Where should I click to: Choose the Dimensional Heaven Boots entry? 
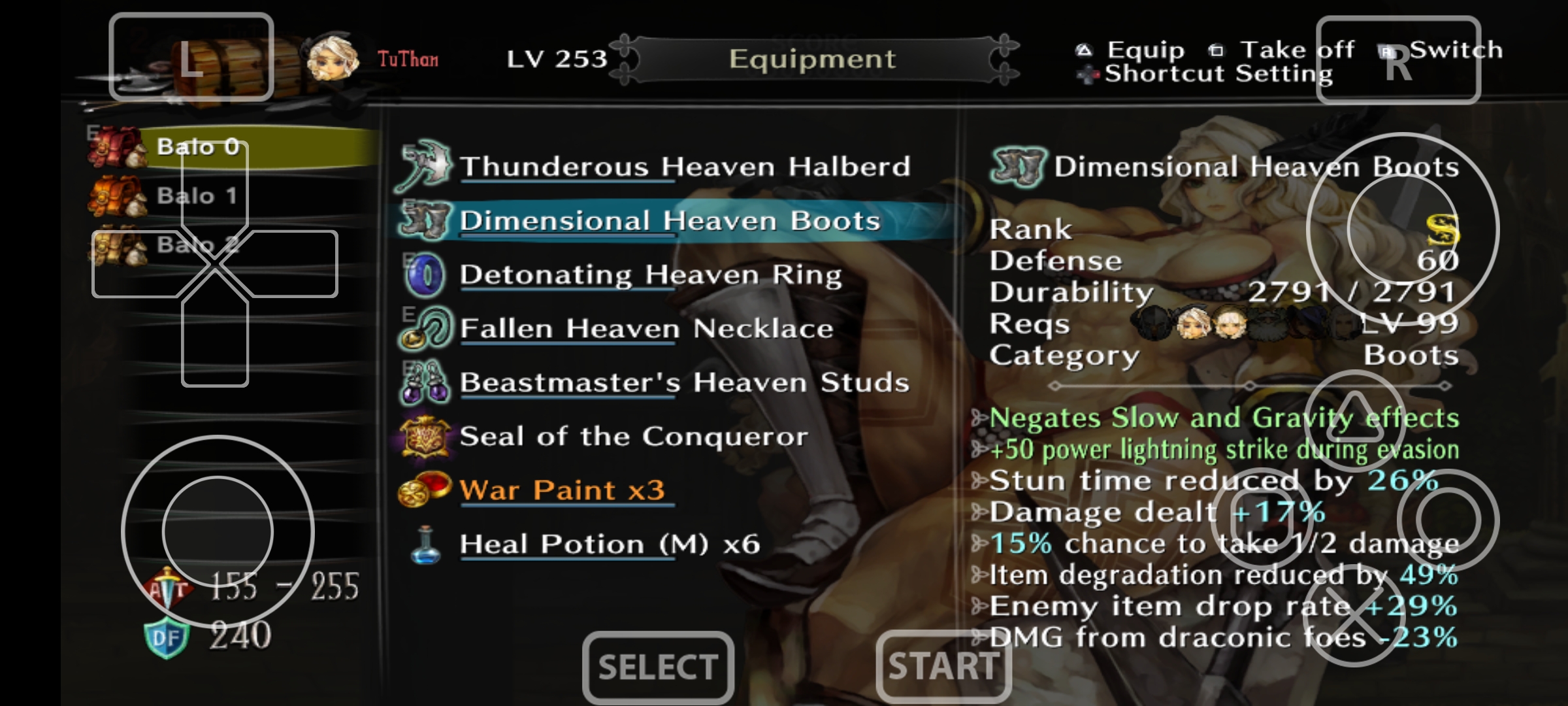click(x=670, y=221)
